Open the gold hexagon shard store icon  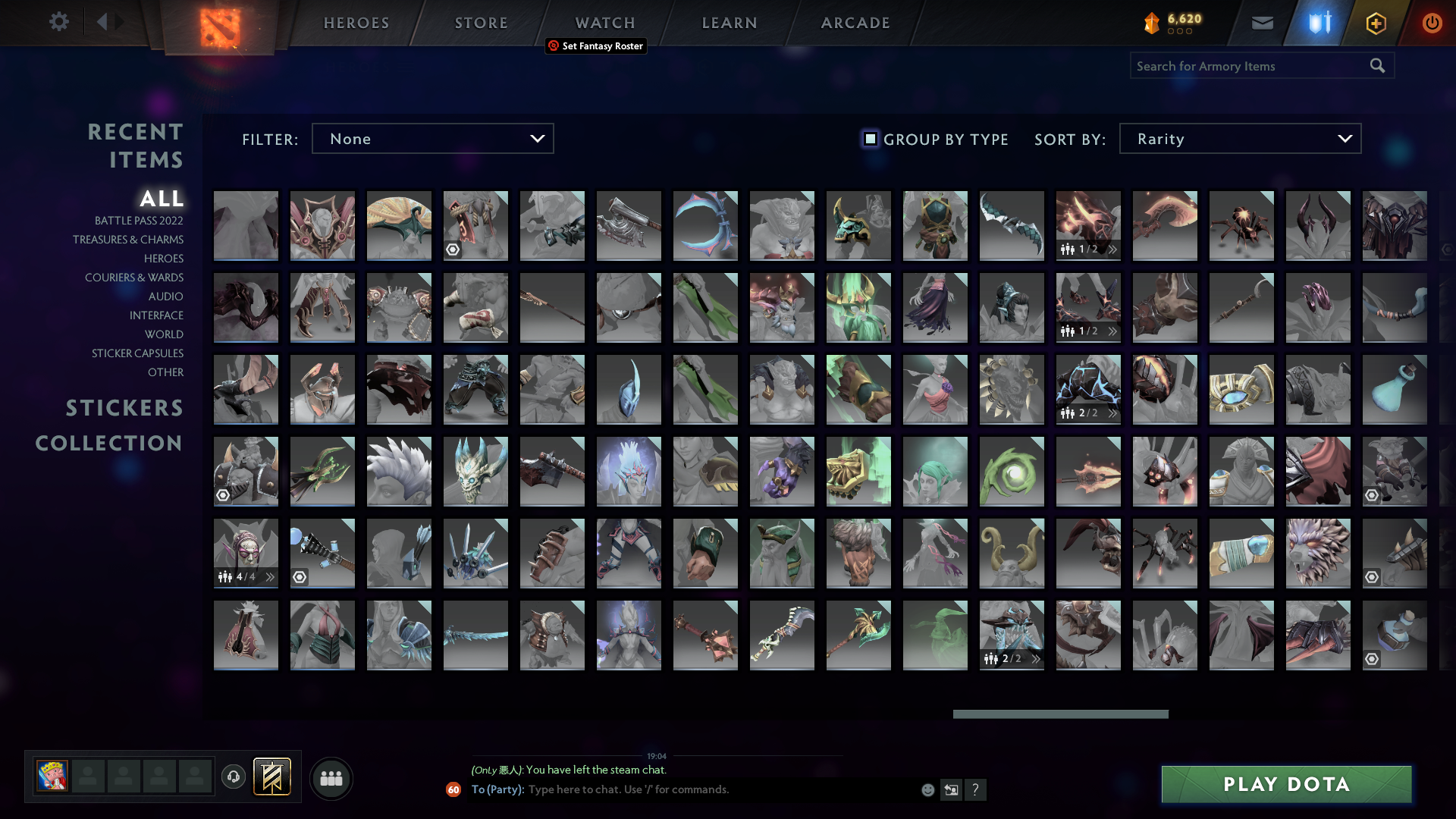click(1376, 22)
